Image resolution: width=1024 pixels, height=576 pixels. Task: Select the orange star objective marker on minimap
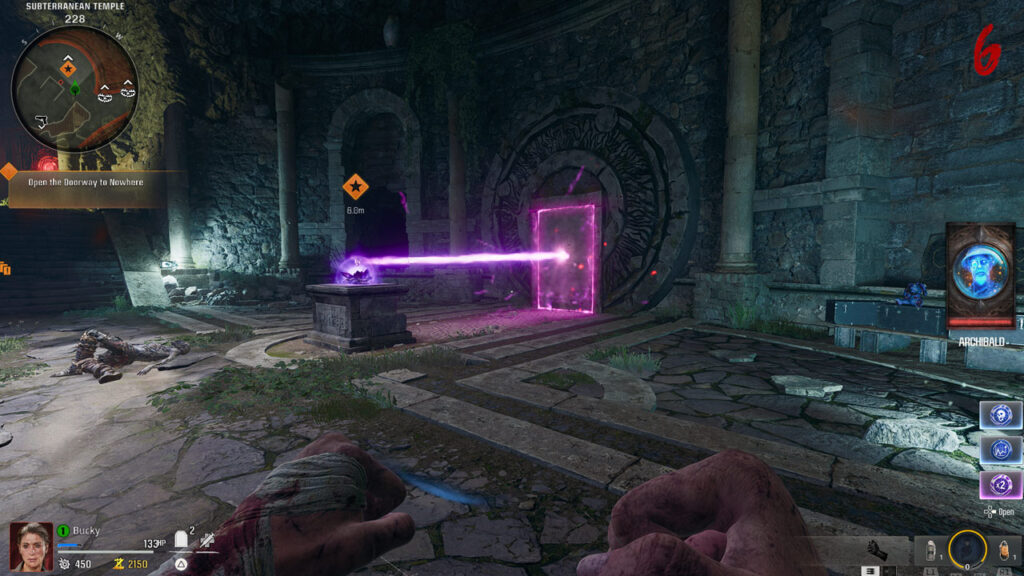(67, 69)
